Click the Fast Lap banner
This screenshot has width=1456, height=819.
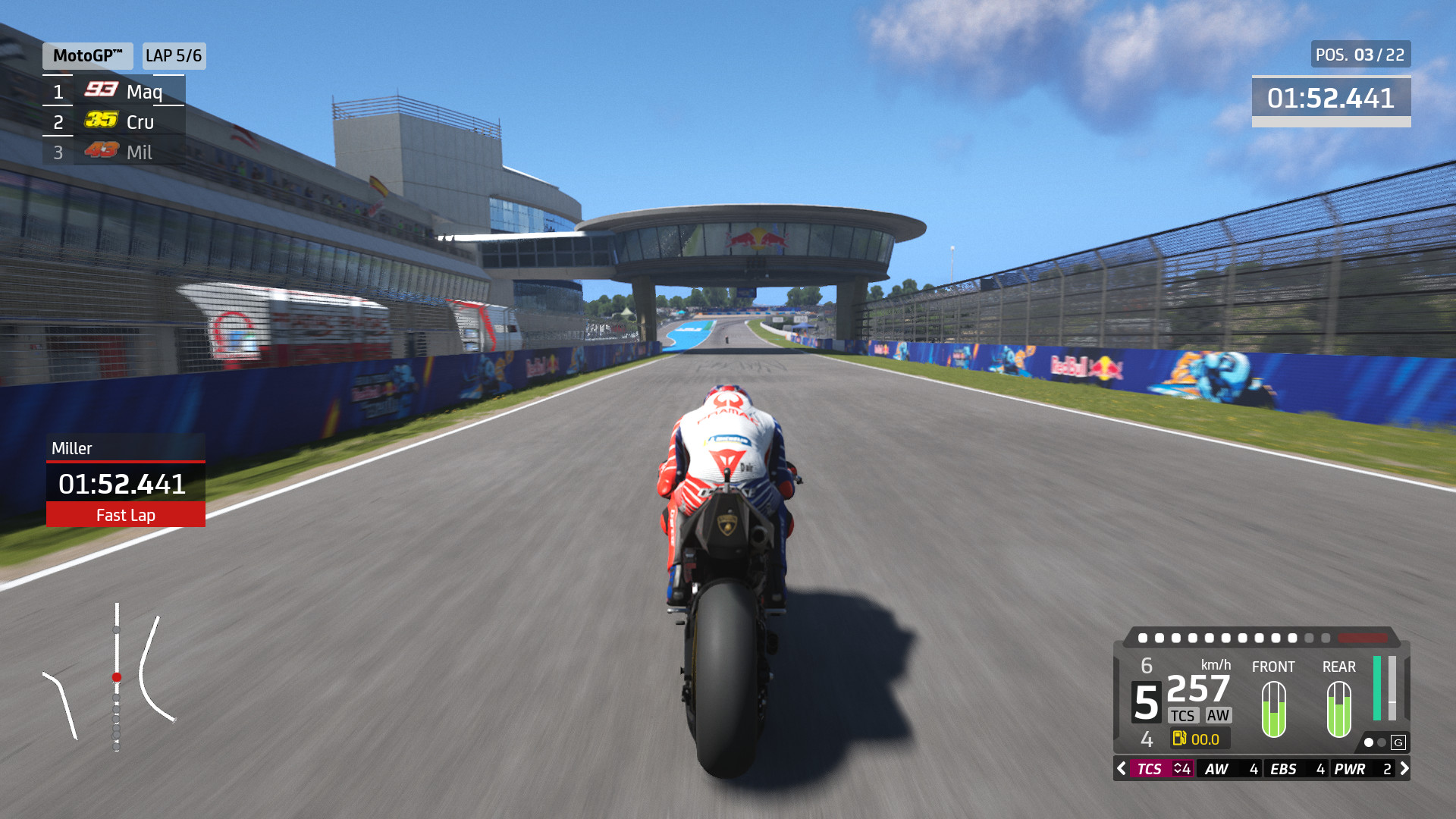tap(126, 515)
